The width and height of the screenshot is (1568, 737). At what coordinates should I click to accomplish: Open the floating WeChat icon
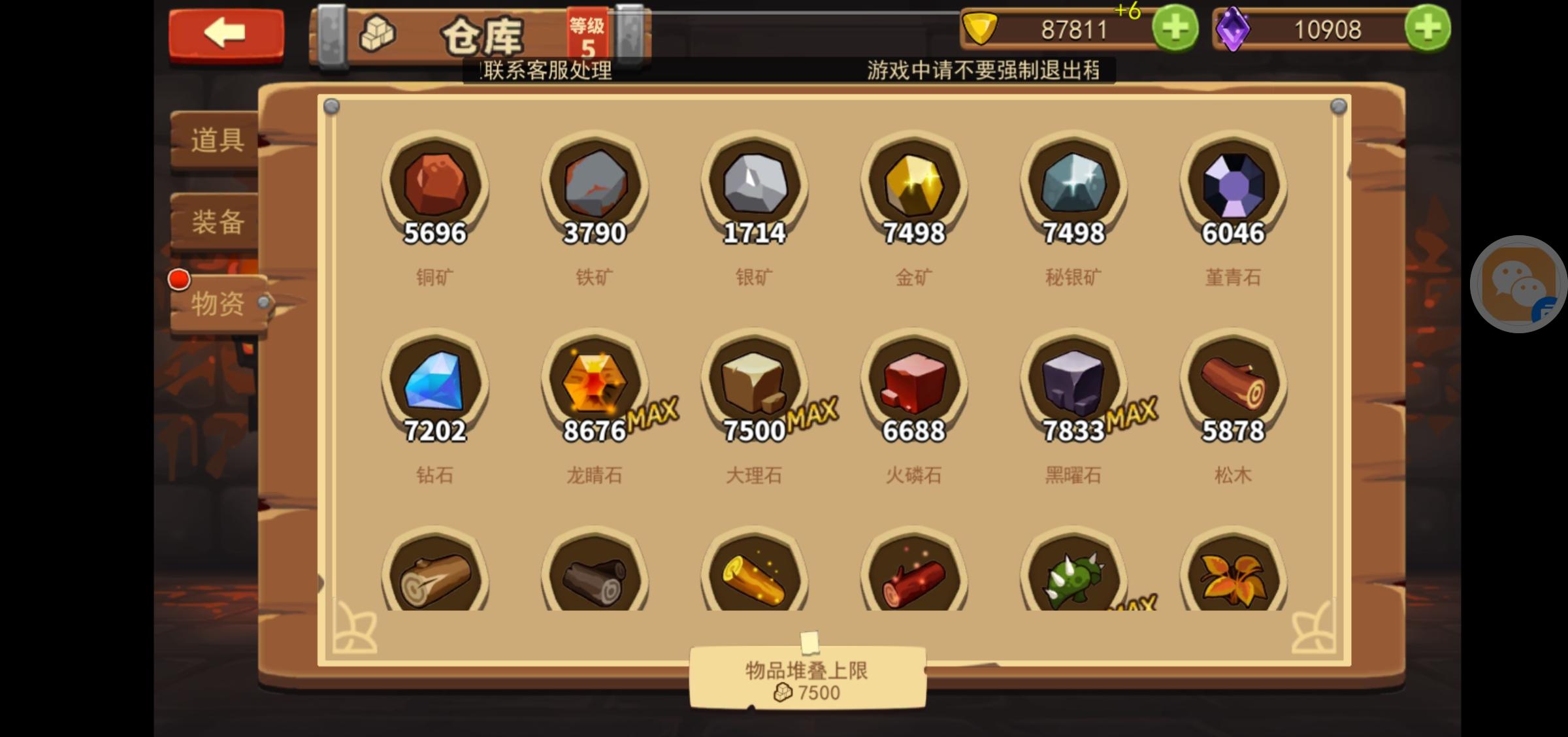click(x=1518, y=284)
